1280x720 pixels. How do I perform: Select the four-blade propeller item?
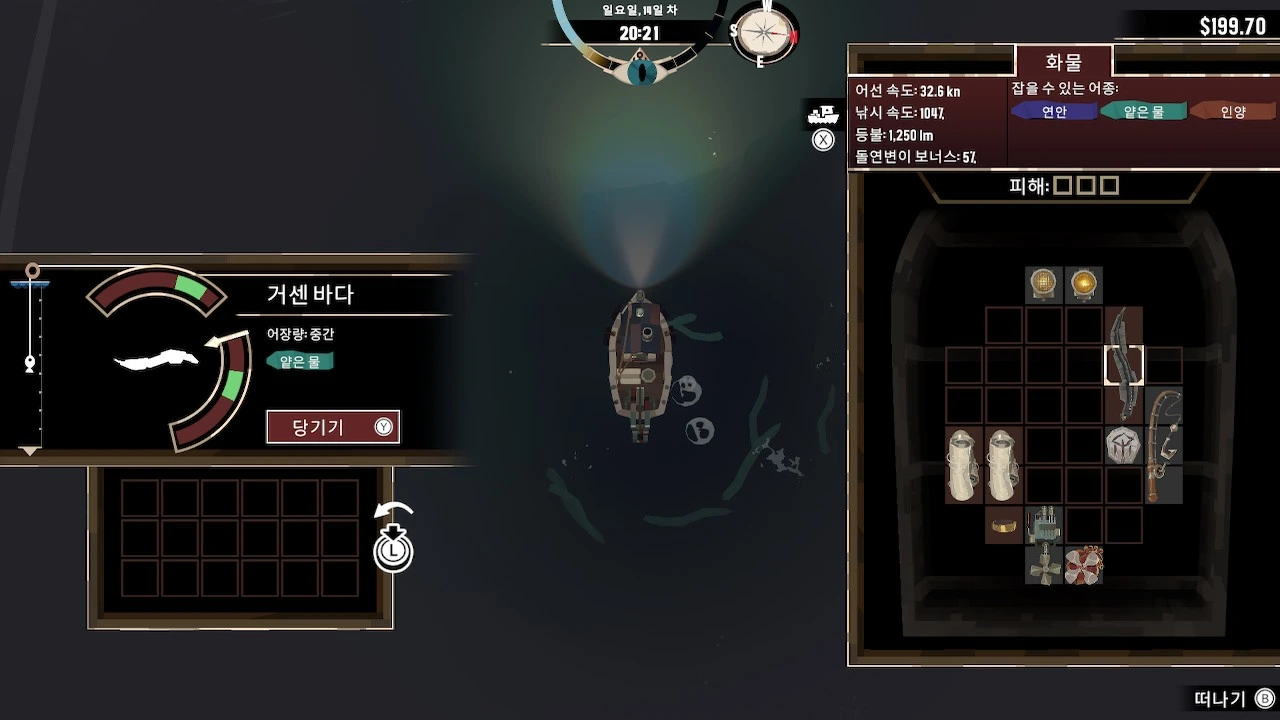1044,565
